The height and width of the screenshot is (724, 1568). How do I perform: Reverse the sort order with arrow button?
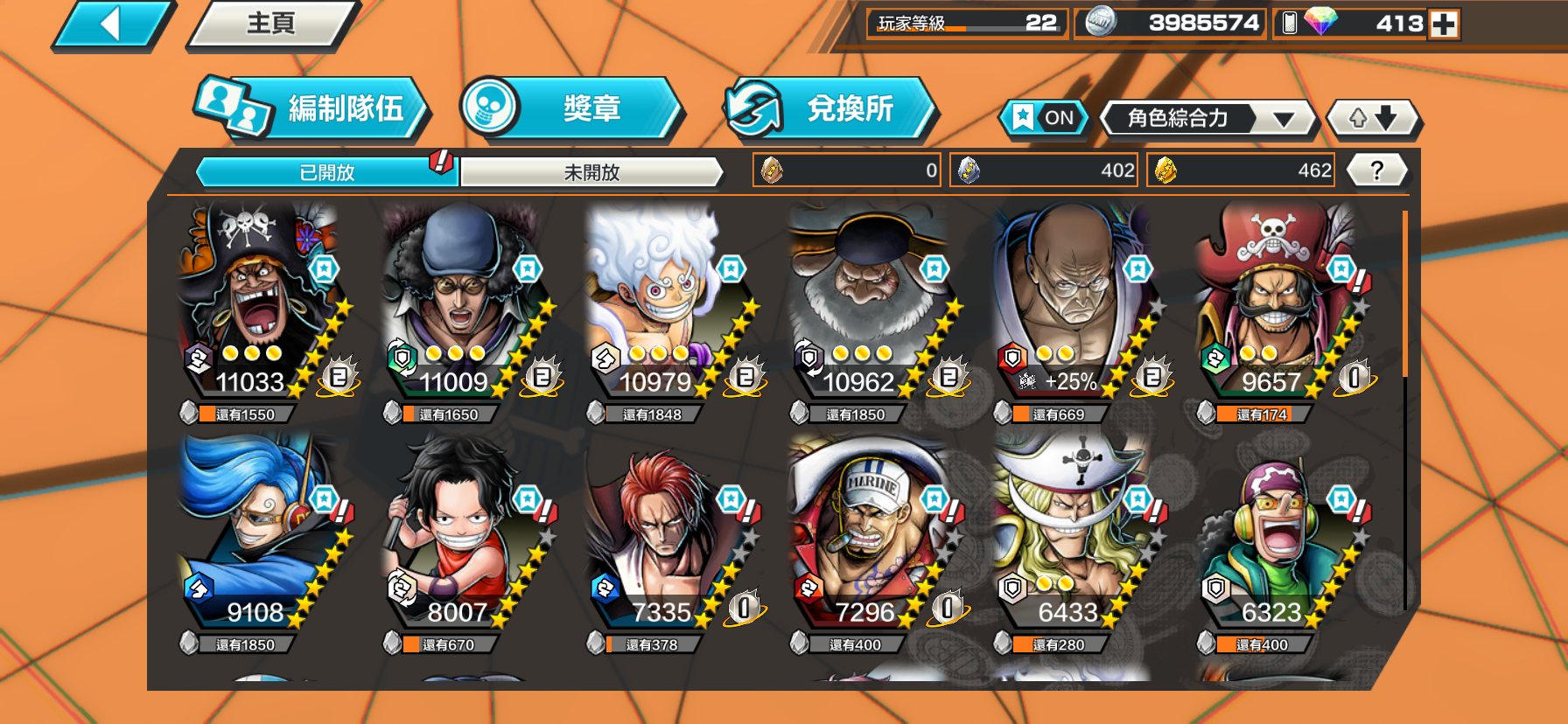[1372, 118]
